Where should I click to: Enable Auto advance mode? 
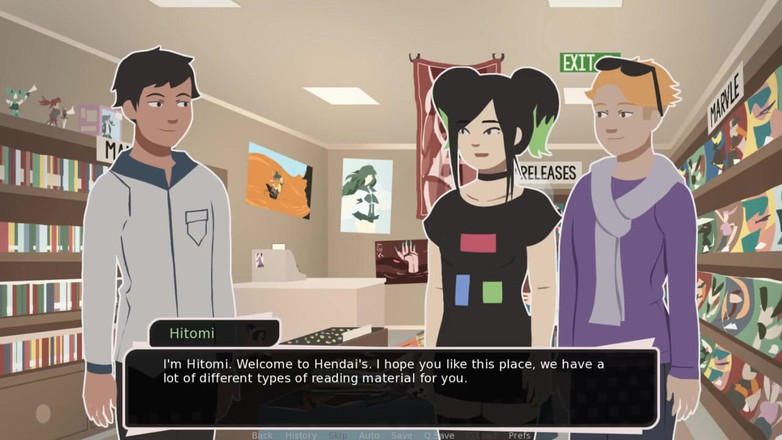pyautogui.click(x=369, y=435)
